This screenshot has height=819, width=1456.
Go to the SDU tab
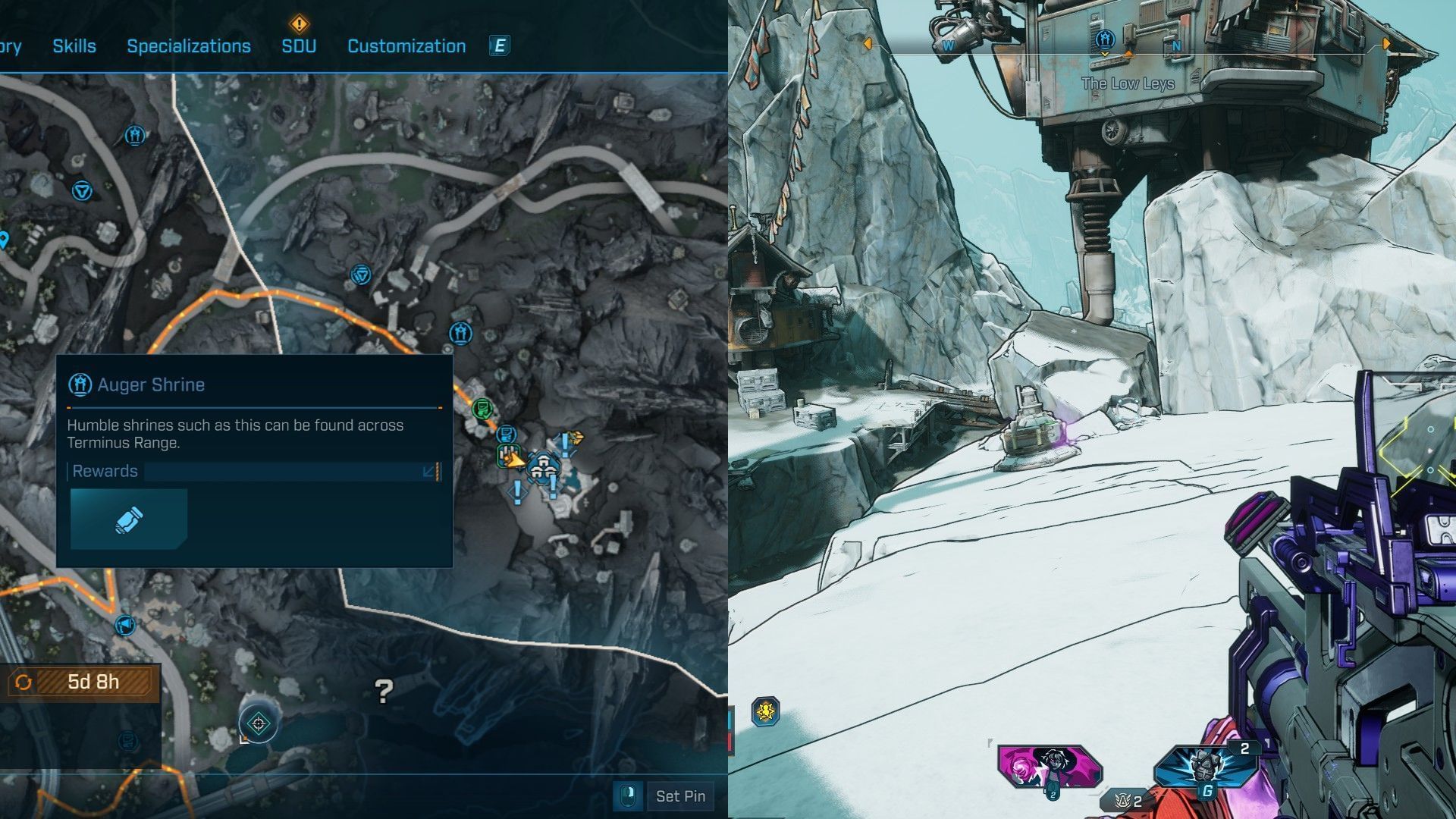point(299,46)
